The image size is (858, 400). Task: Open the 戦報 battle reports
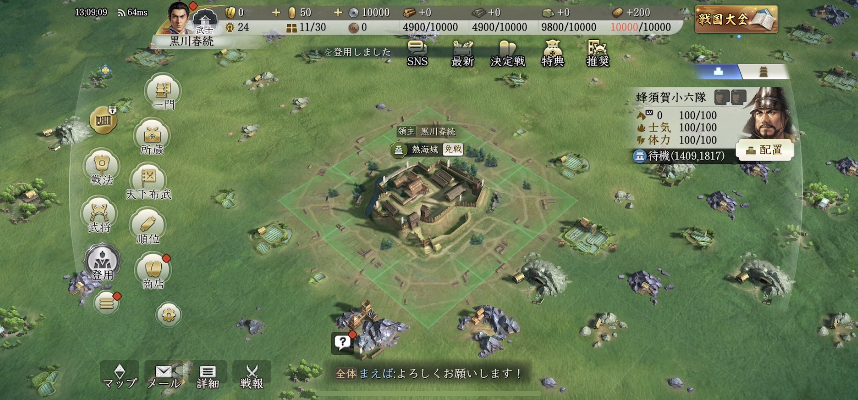tap(252, 375)
